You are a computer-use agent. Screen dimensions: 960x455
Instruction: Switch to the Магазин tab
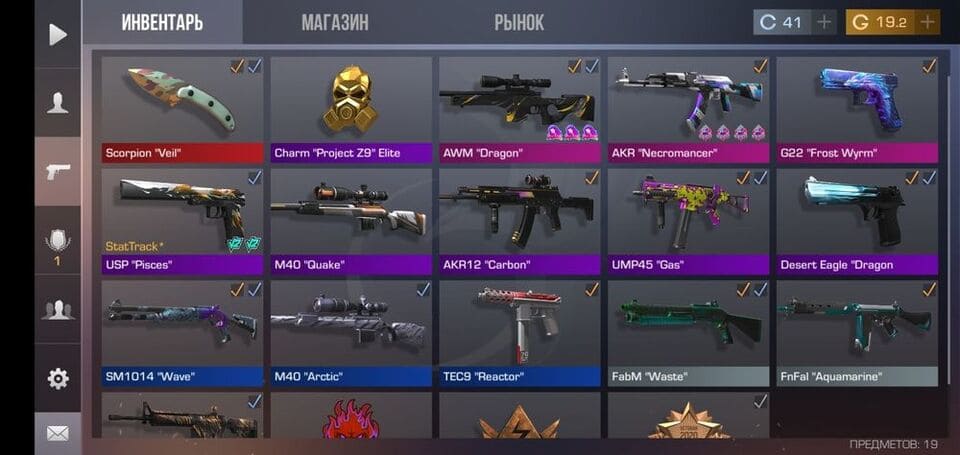pyautogui.click(x=335, y=22)
